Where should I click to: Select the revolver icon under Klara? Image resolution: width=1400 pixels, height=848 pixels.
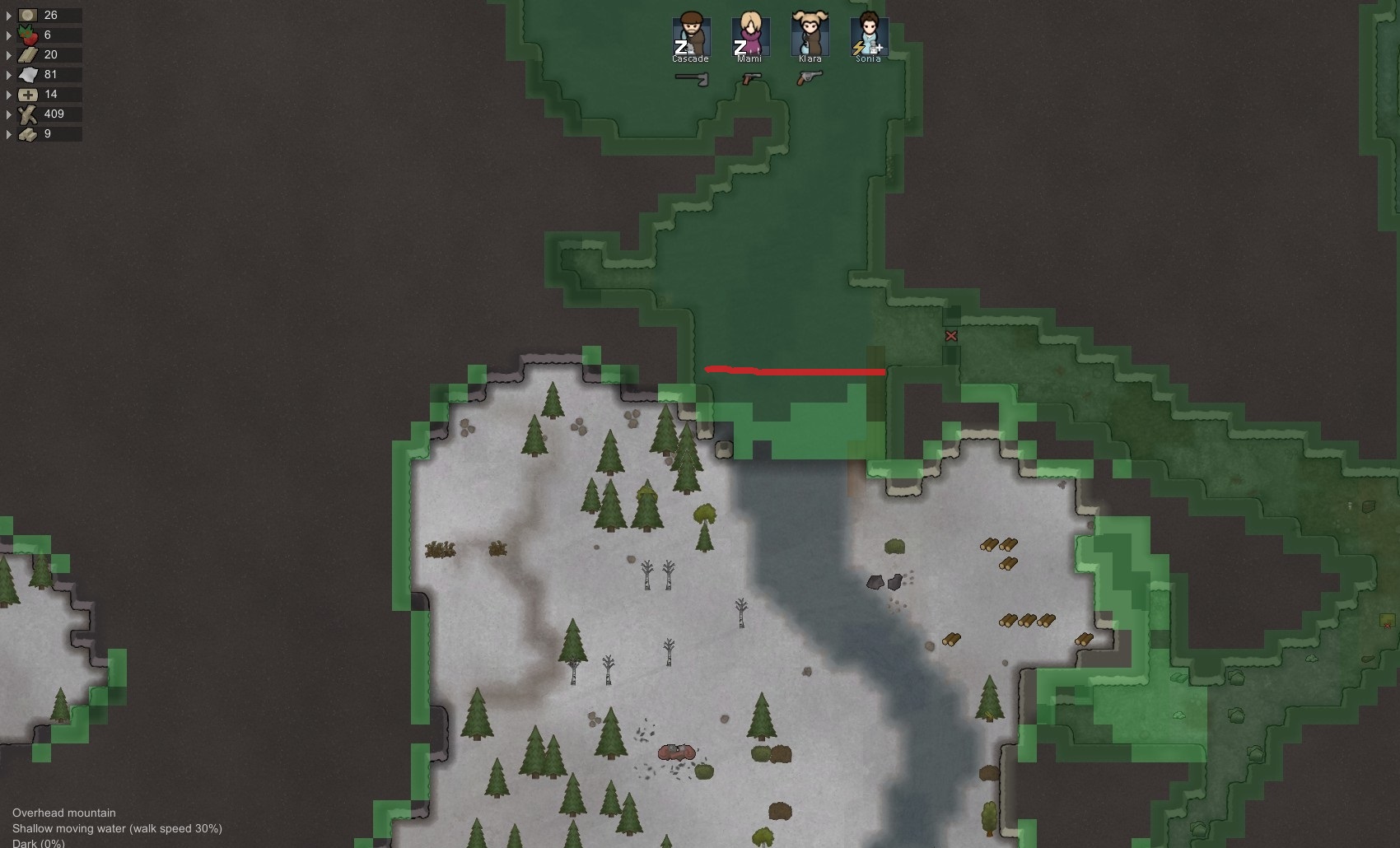pyautogui.click(x=809, y=78)
